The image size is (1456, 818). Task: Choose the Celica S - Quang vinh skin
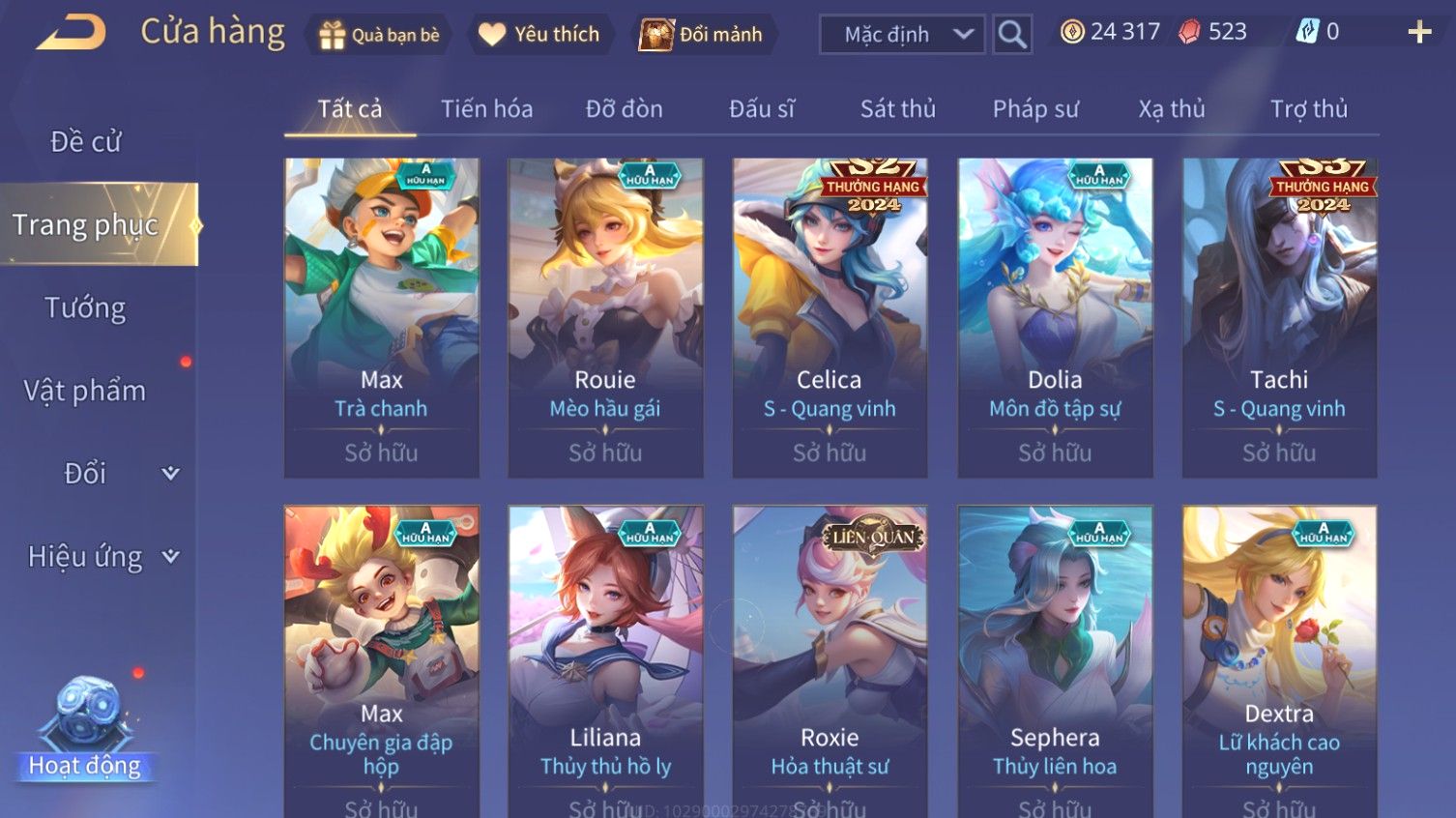pyautogui.click(x=830, y=317)
